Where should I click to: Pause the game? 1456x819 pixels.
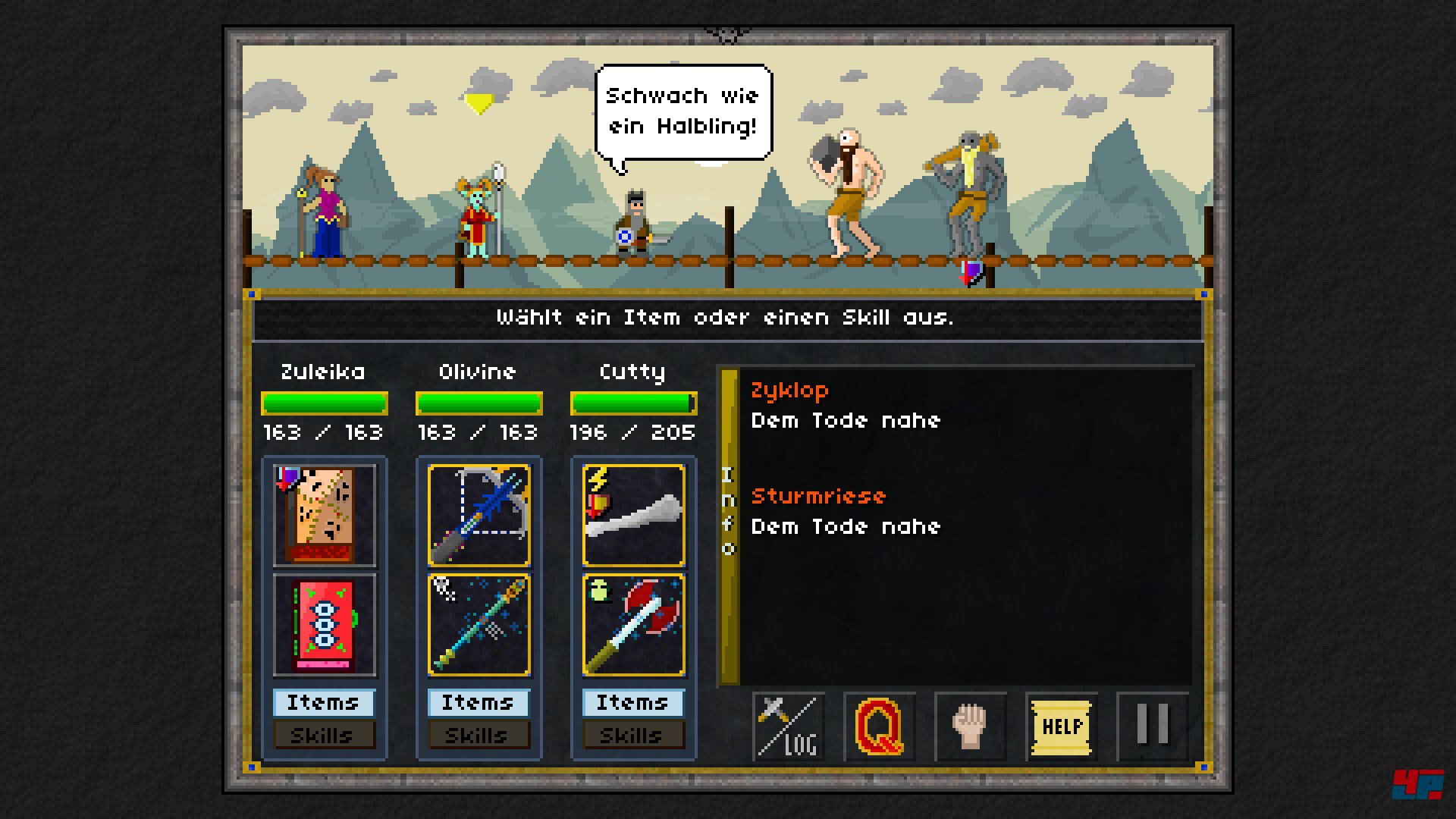tap(1153, 726)
